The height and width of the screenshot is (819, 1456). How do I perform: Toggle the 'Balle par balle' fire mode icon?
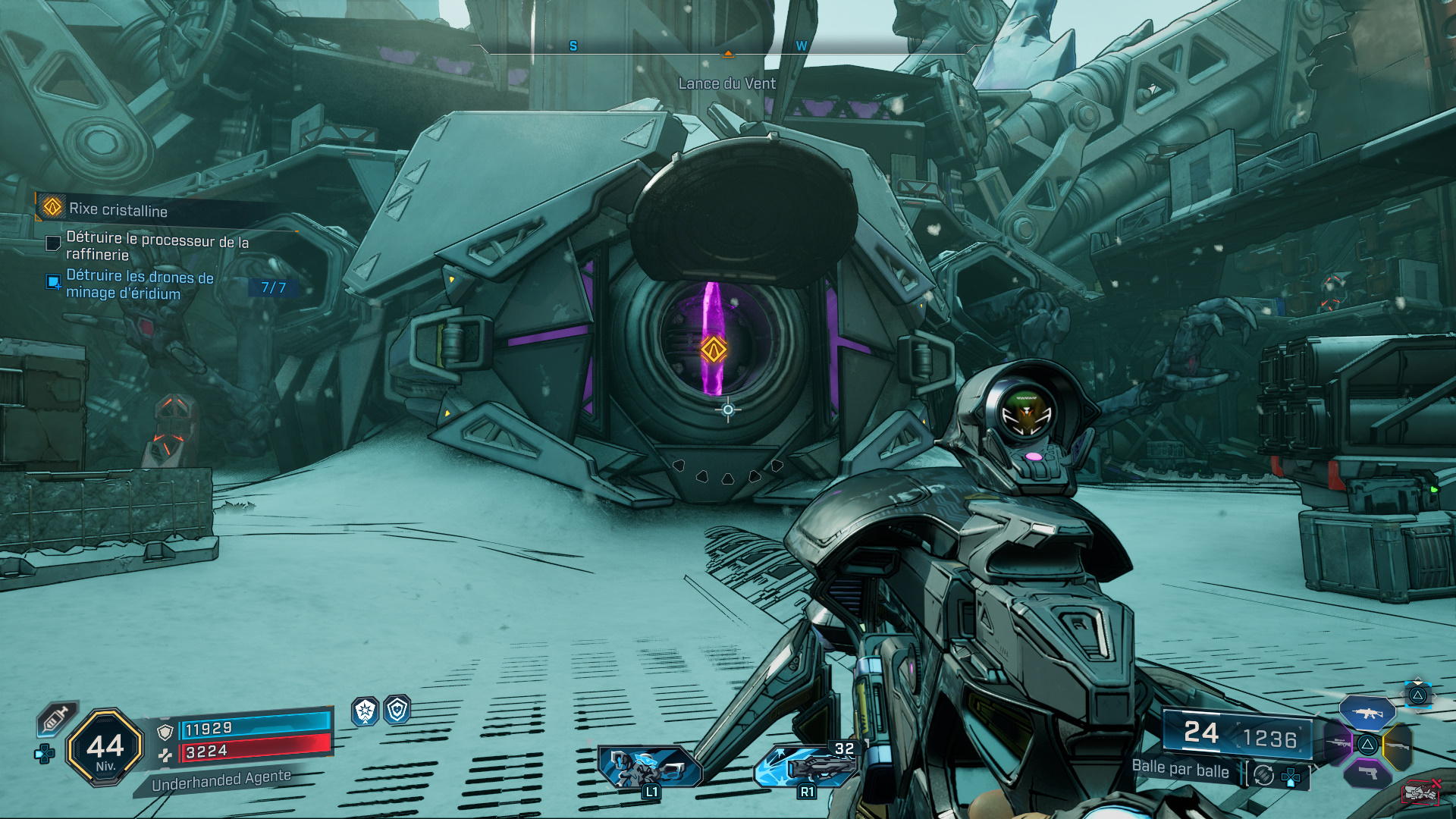point(1263,775)
